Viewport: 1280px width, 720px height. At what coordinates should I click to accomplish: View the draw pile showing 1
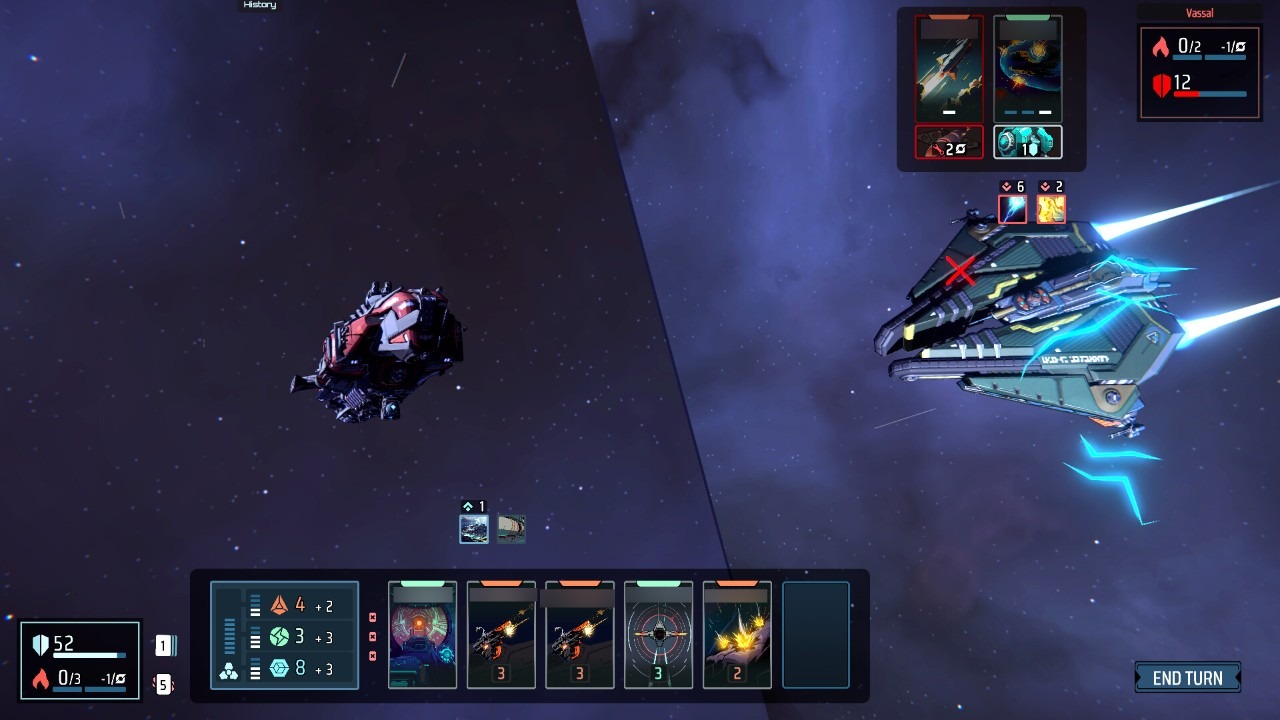pyautogui.click(x=163, y=646)
